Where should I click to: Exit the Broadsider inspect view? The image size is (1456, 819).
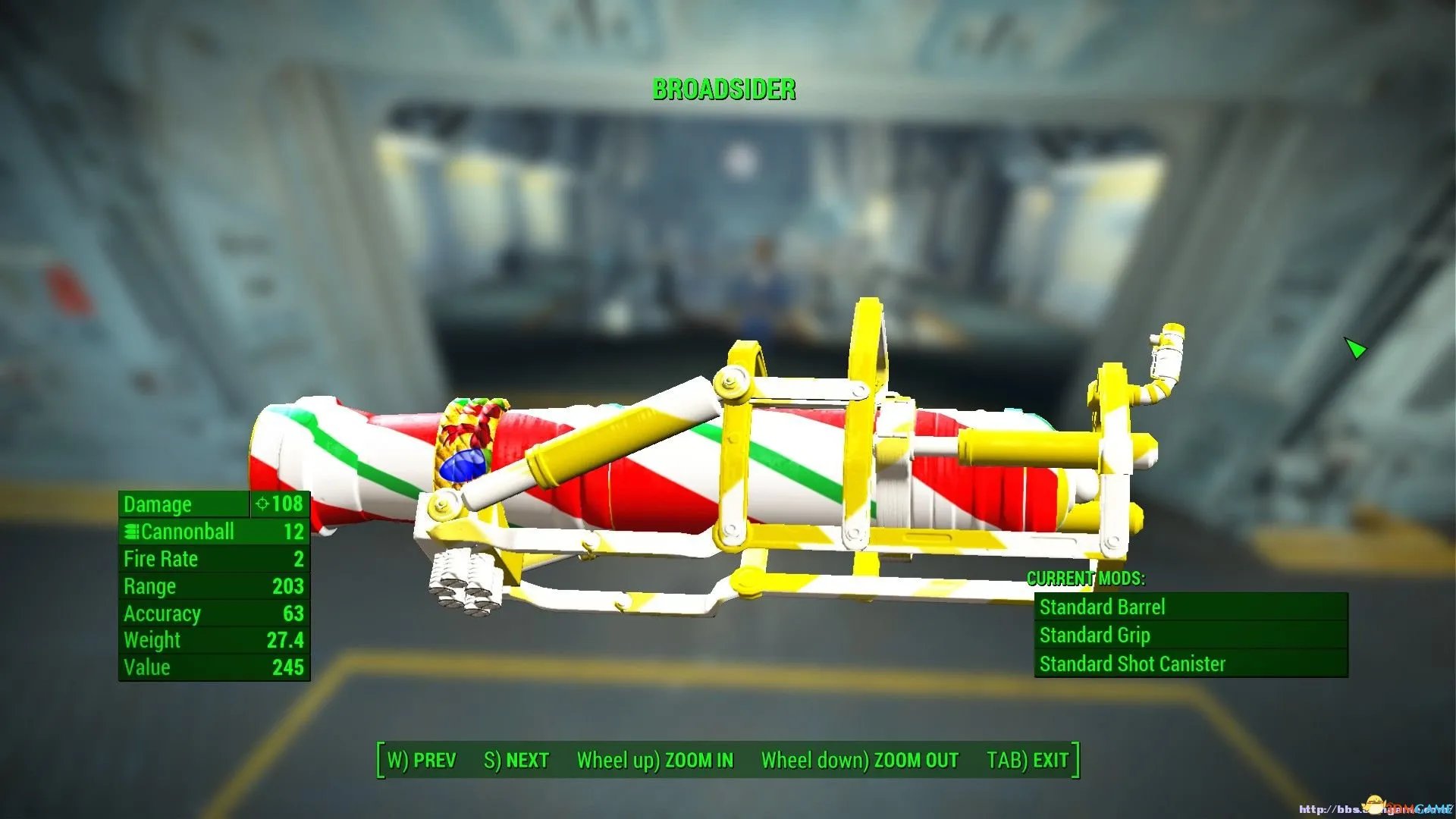point(1028,760)
